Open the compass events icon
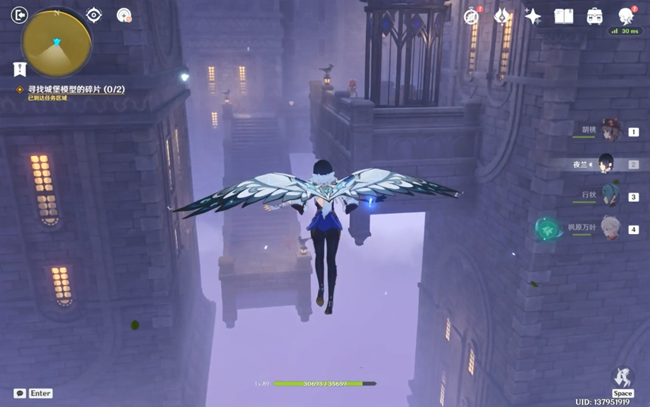 pos(472,16)
